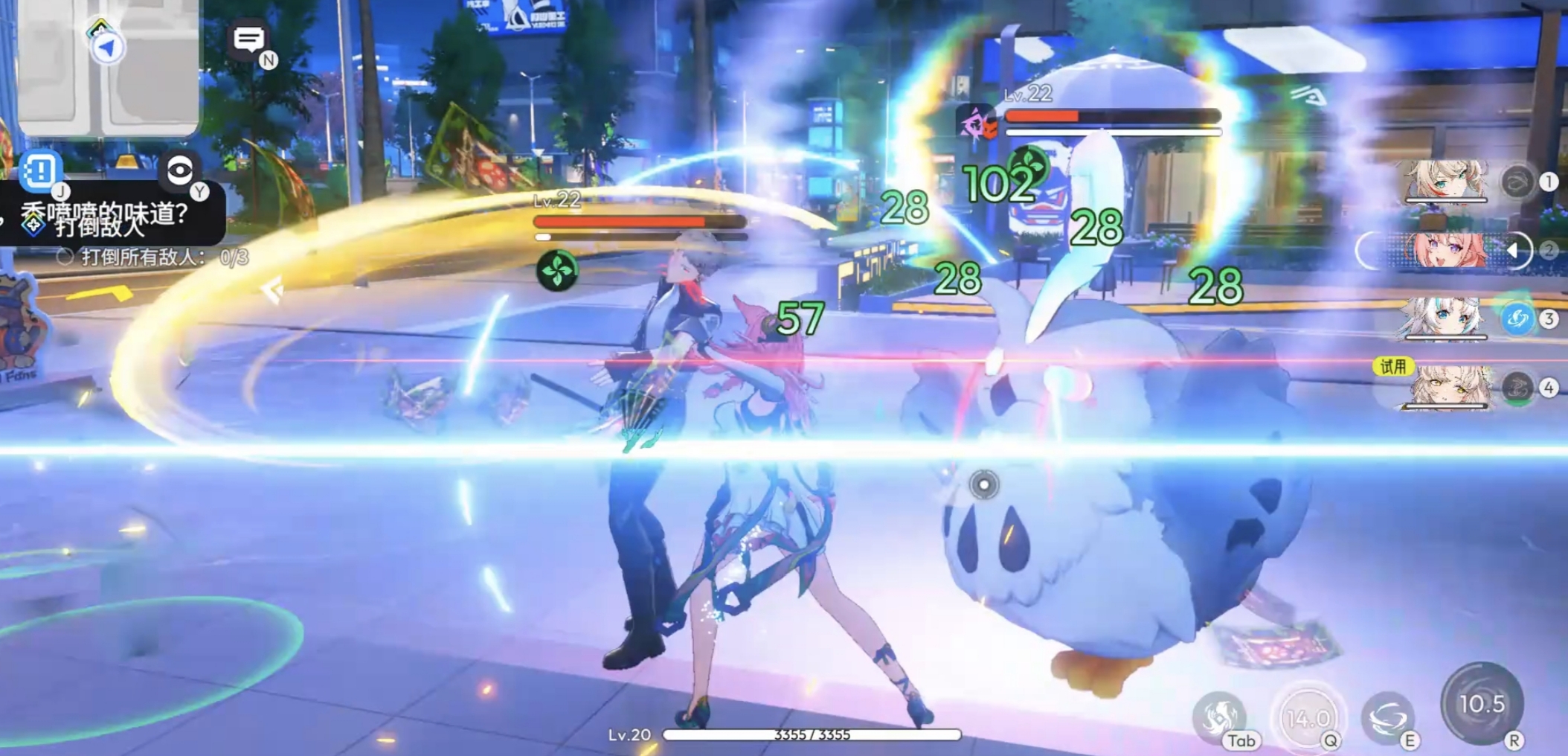Open the blue quest journal icon

tap(39, 170)
